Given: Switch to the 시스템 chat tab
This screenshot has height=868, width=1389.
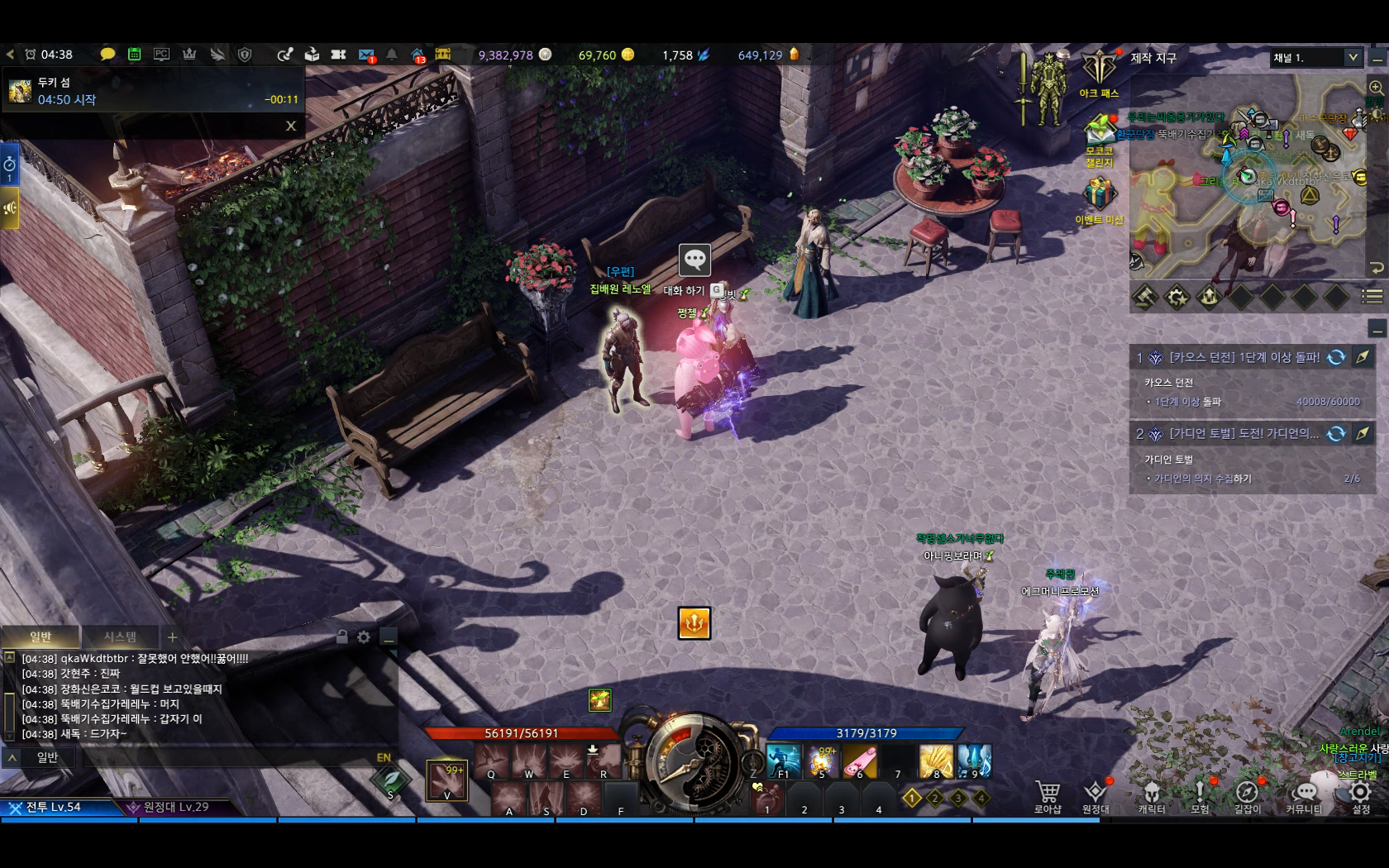Looking at the screenshot, I should [x=120, y=637].
